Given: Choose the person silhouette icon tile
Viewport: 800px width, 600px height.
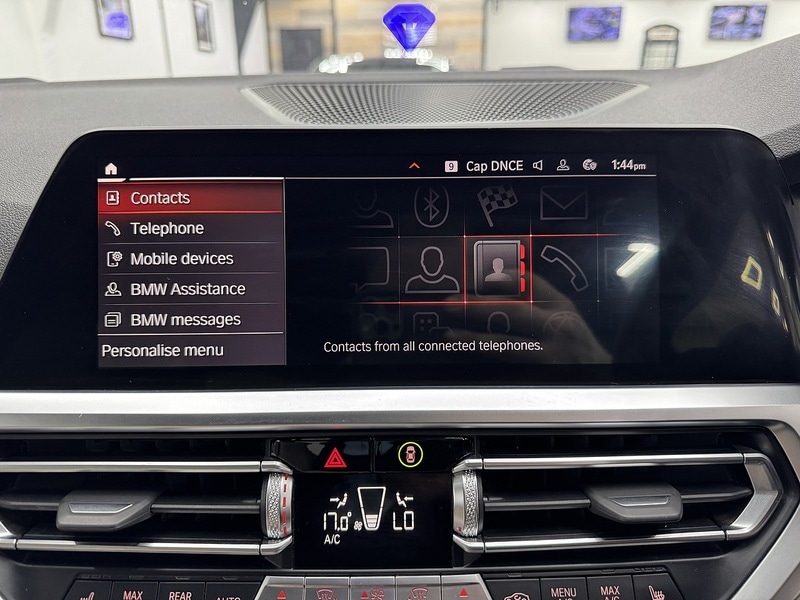Looking at the screenshot, I should point(432,268).
